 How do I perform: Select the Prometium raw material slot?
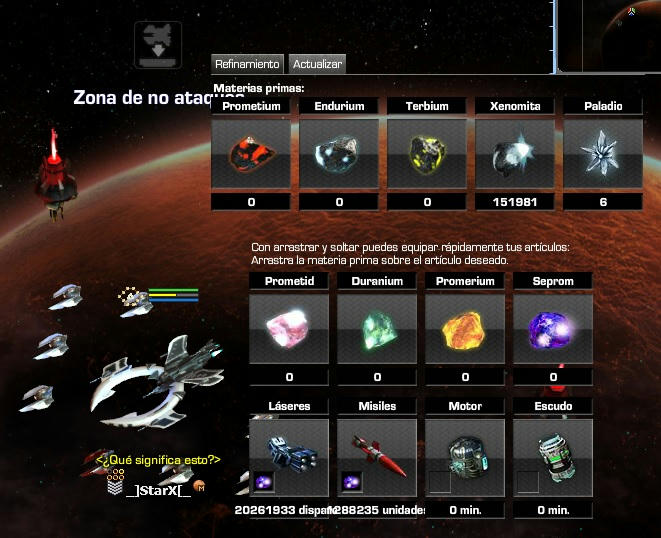[x=251, y=154]
